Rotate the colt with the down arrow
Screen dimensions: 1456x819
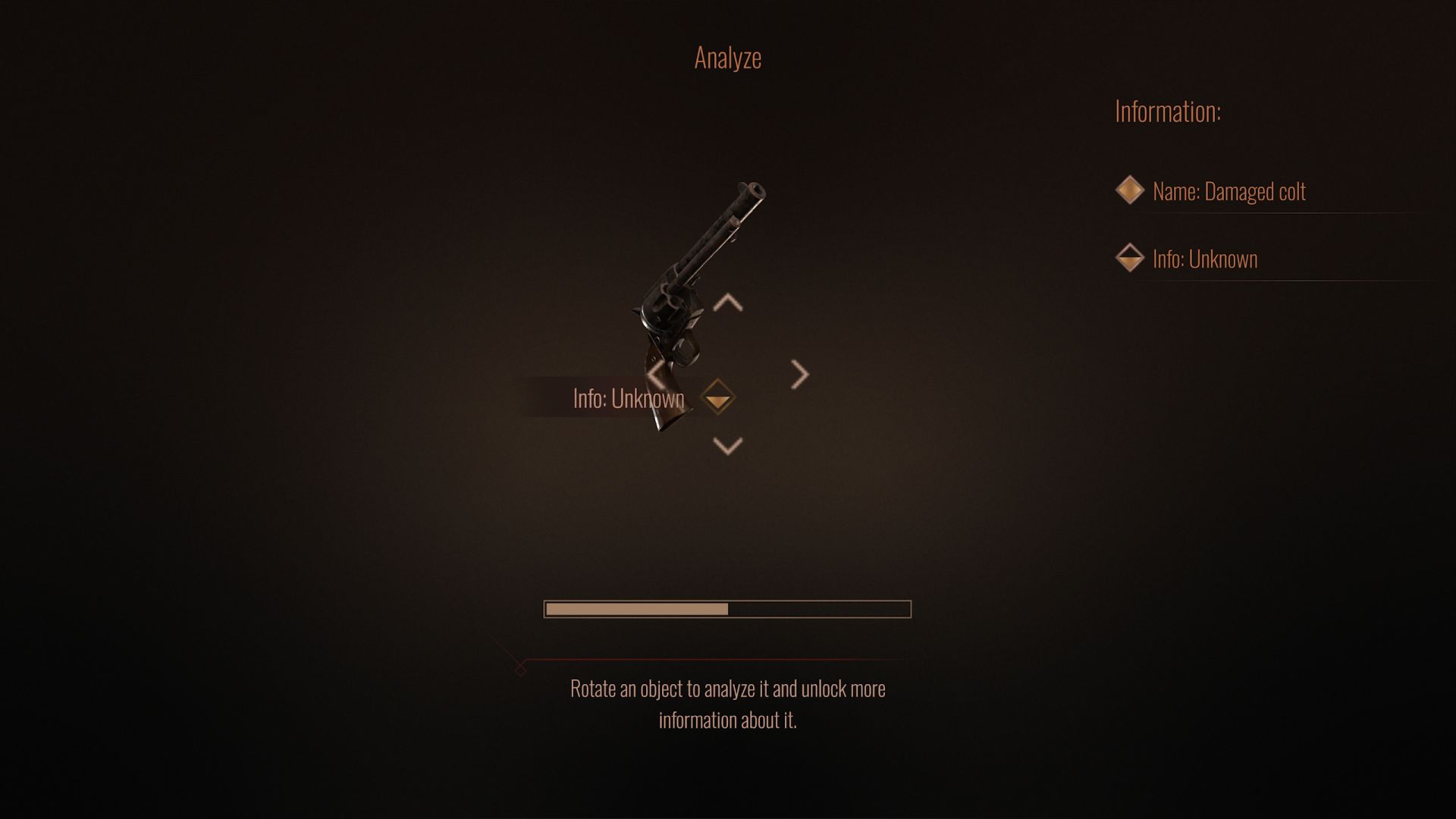(728, 446)
